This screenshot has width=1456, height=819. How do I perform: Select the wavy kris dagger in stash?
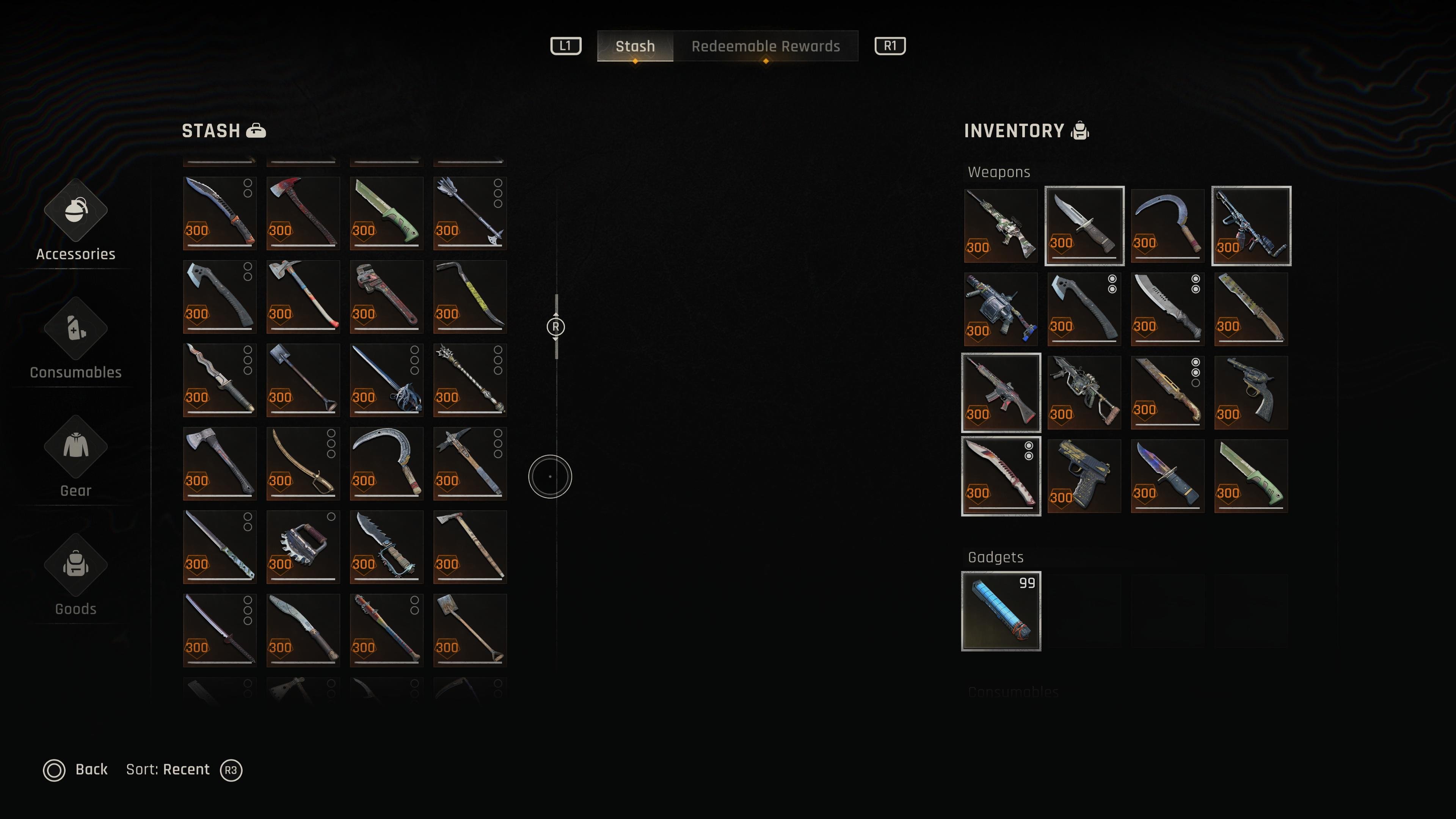point(220,380)
